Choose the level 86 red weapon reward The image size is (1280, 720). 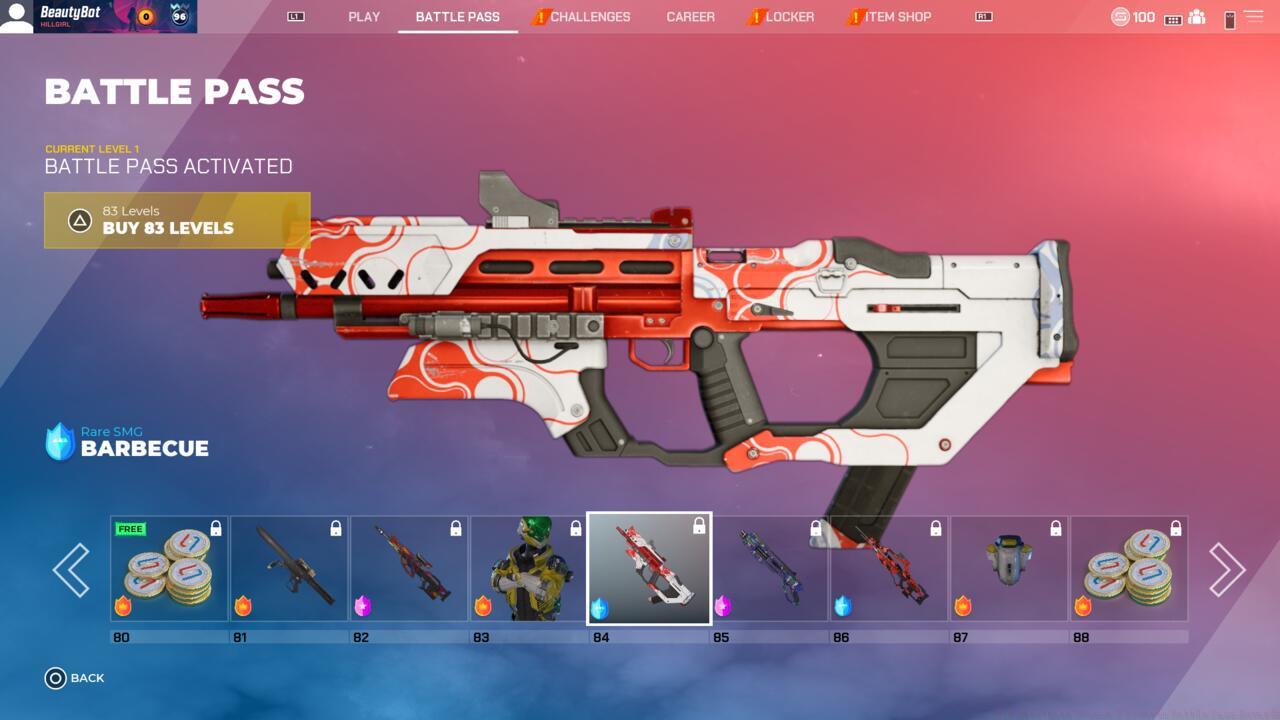[889, 569]
